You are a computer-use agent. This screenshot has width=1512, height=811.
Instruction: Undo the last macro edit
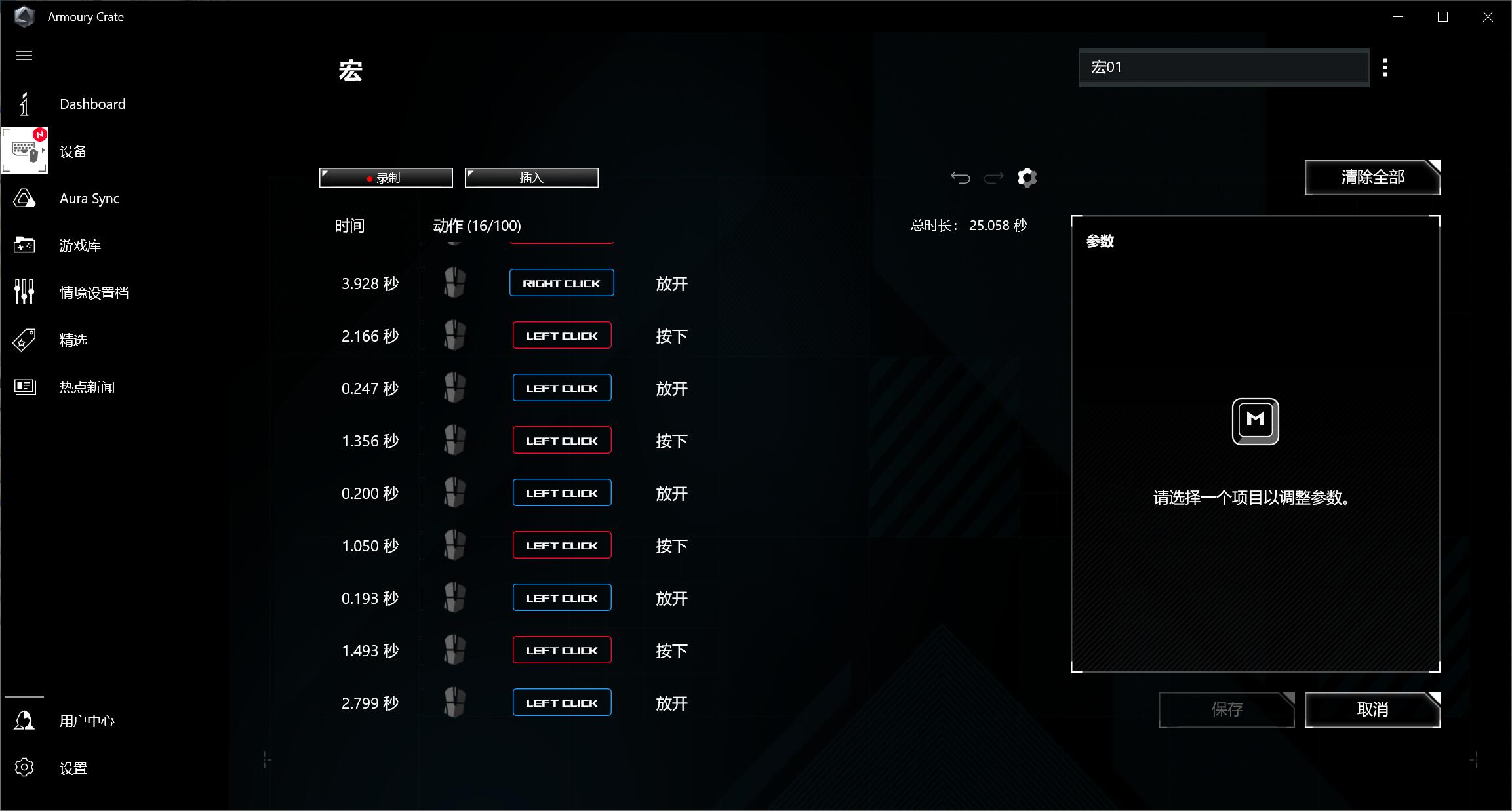(960, 178)
